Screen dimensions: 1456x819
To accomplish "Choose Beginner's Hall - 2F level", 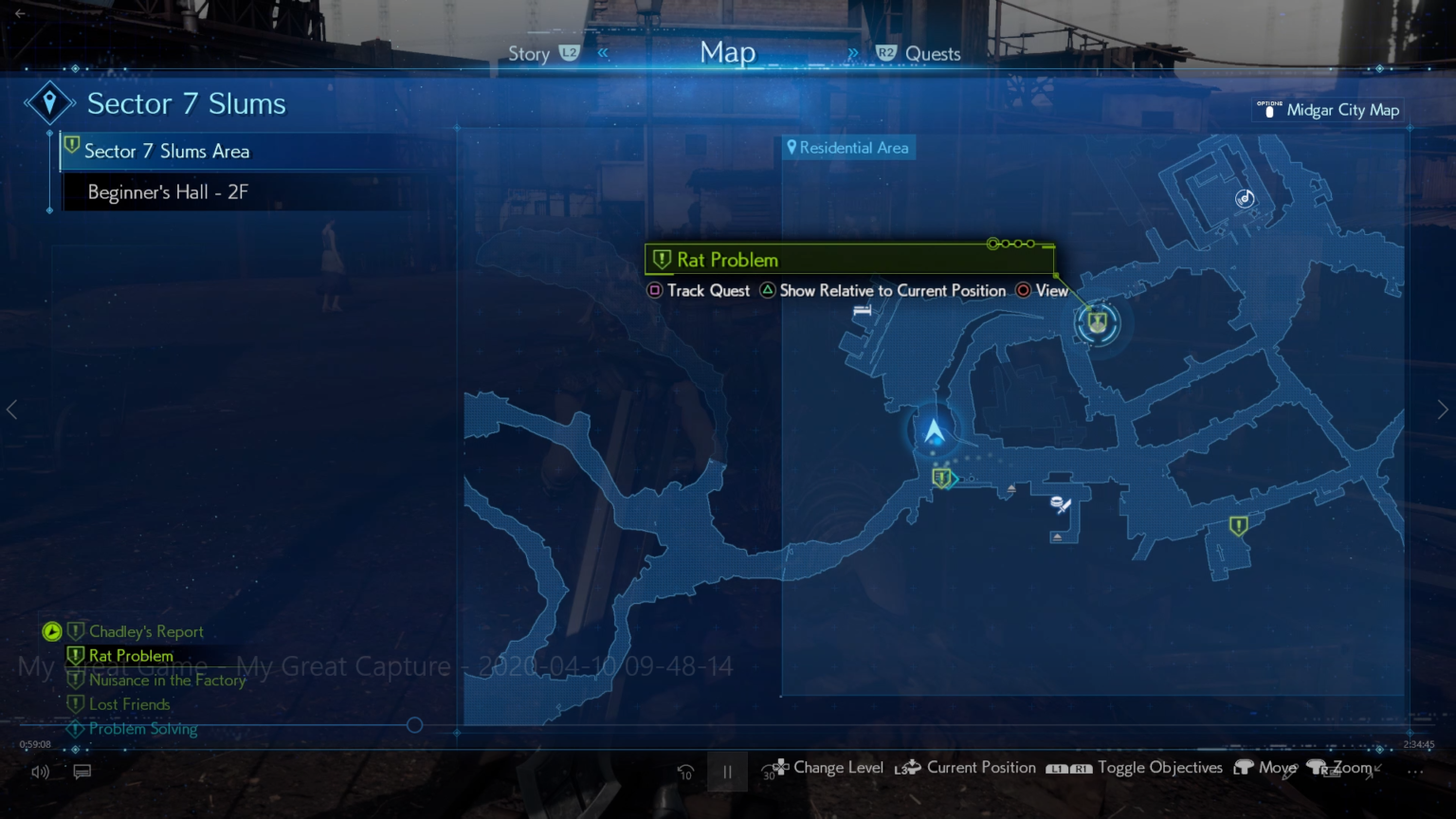I will pyautogui.click(x=168, y=192).
